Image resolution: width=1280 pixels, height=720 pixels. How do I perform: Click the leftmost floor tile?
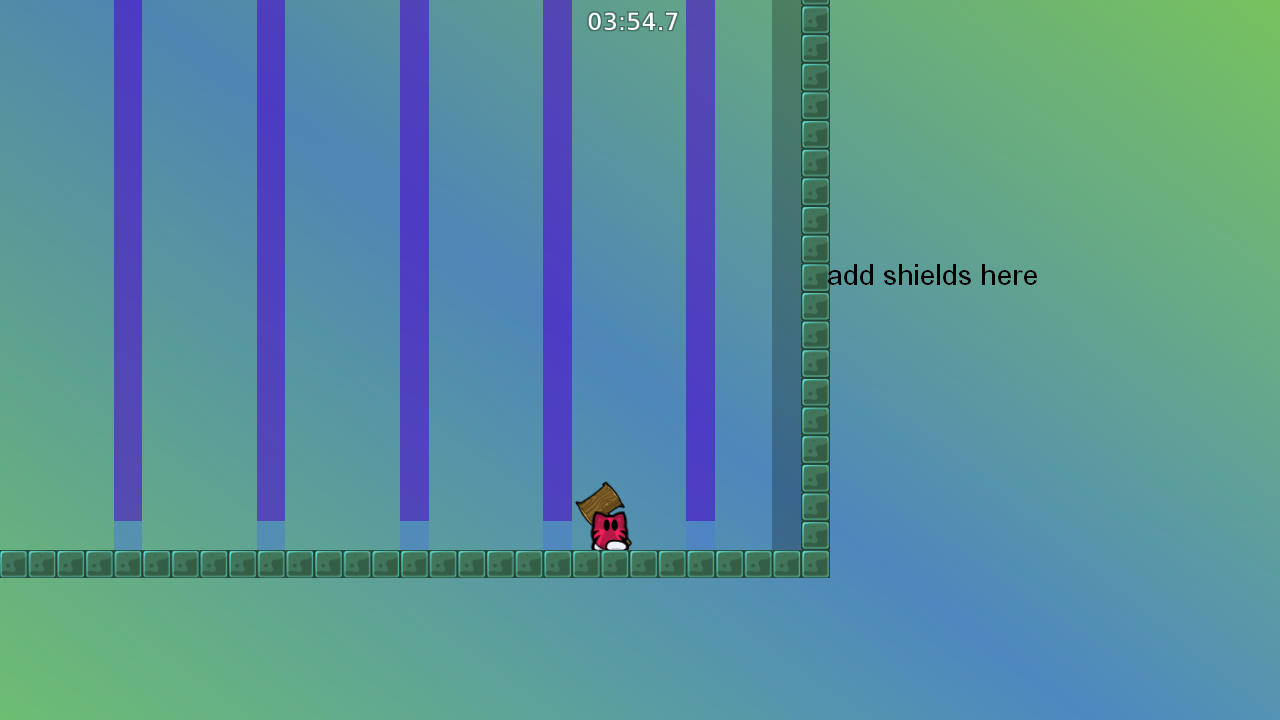[12, 563]
